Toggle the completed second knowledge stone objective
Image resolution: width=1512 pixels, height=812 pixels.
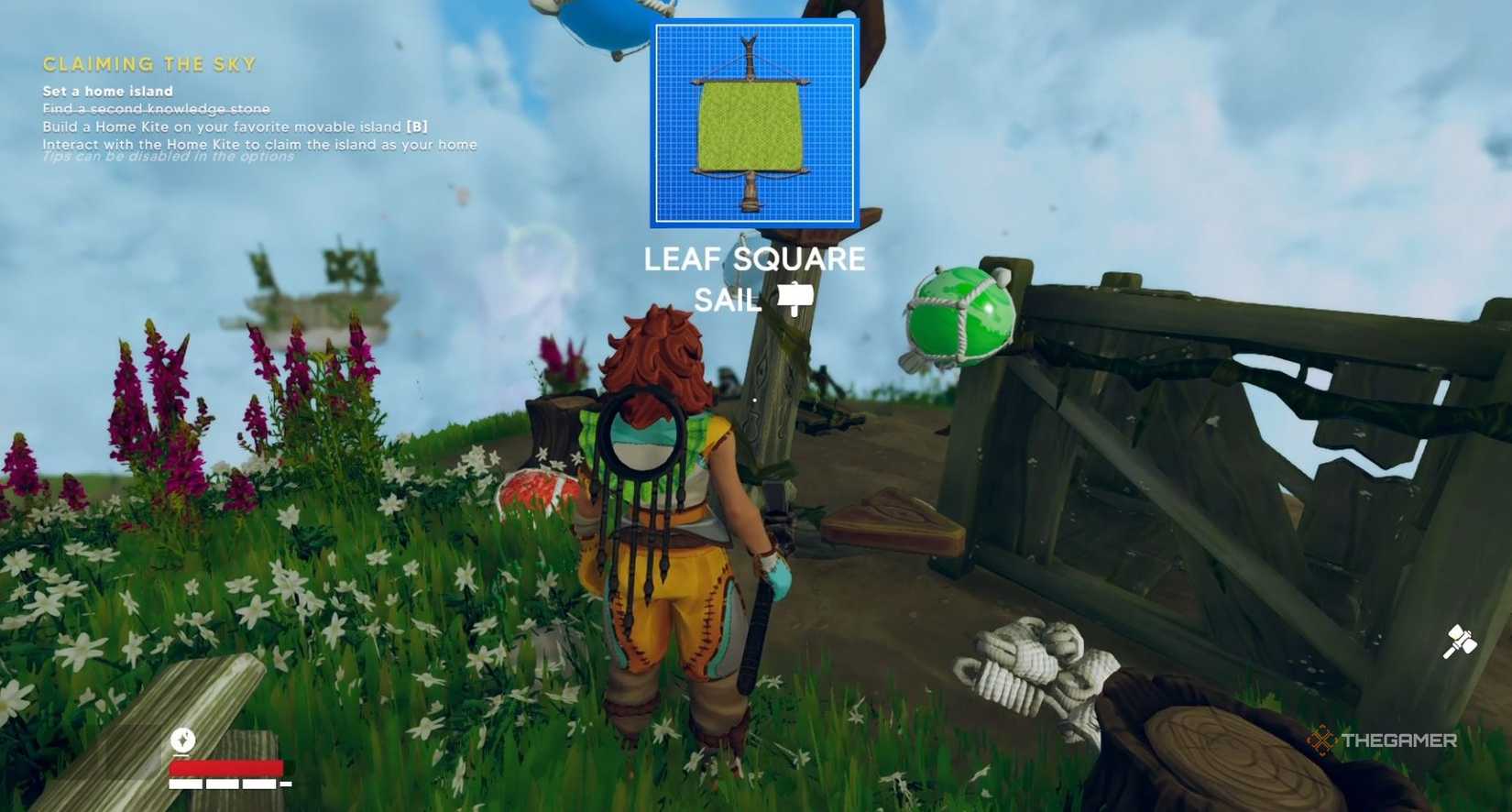(x=154, y=108)
